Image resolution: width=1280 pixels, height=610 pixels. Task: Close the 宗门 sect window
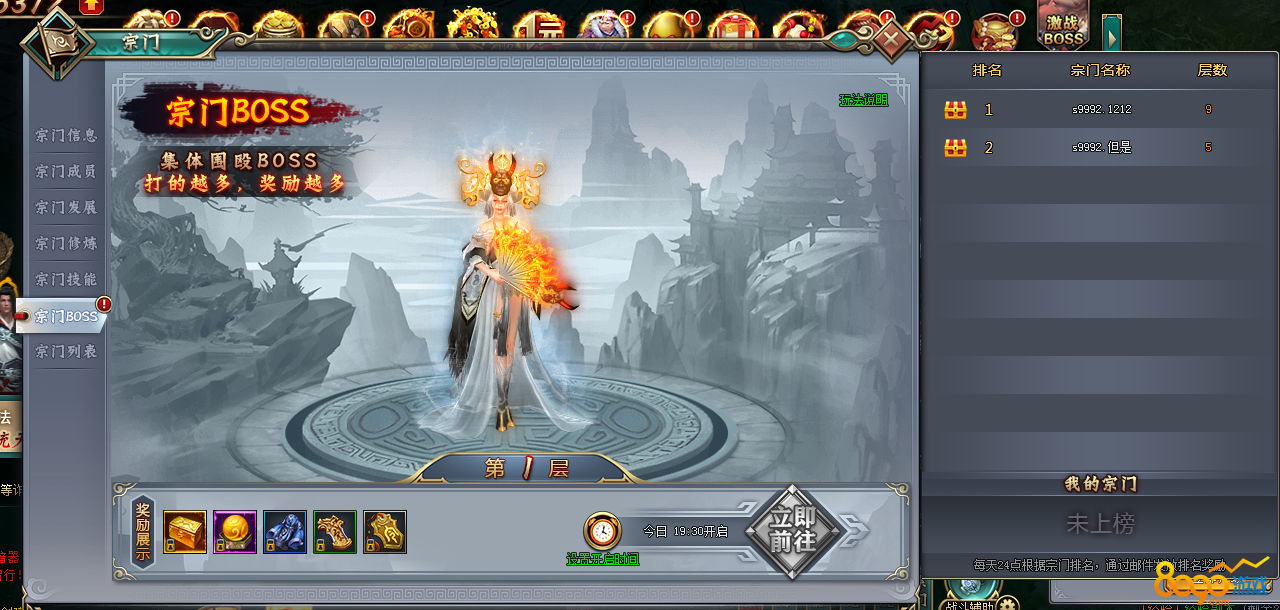tap(891, 42)
